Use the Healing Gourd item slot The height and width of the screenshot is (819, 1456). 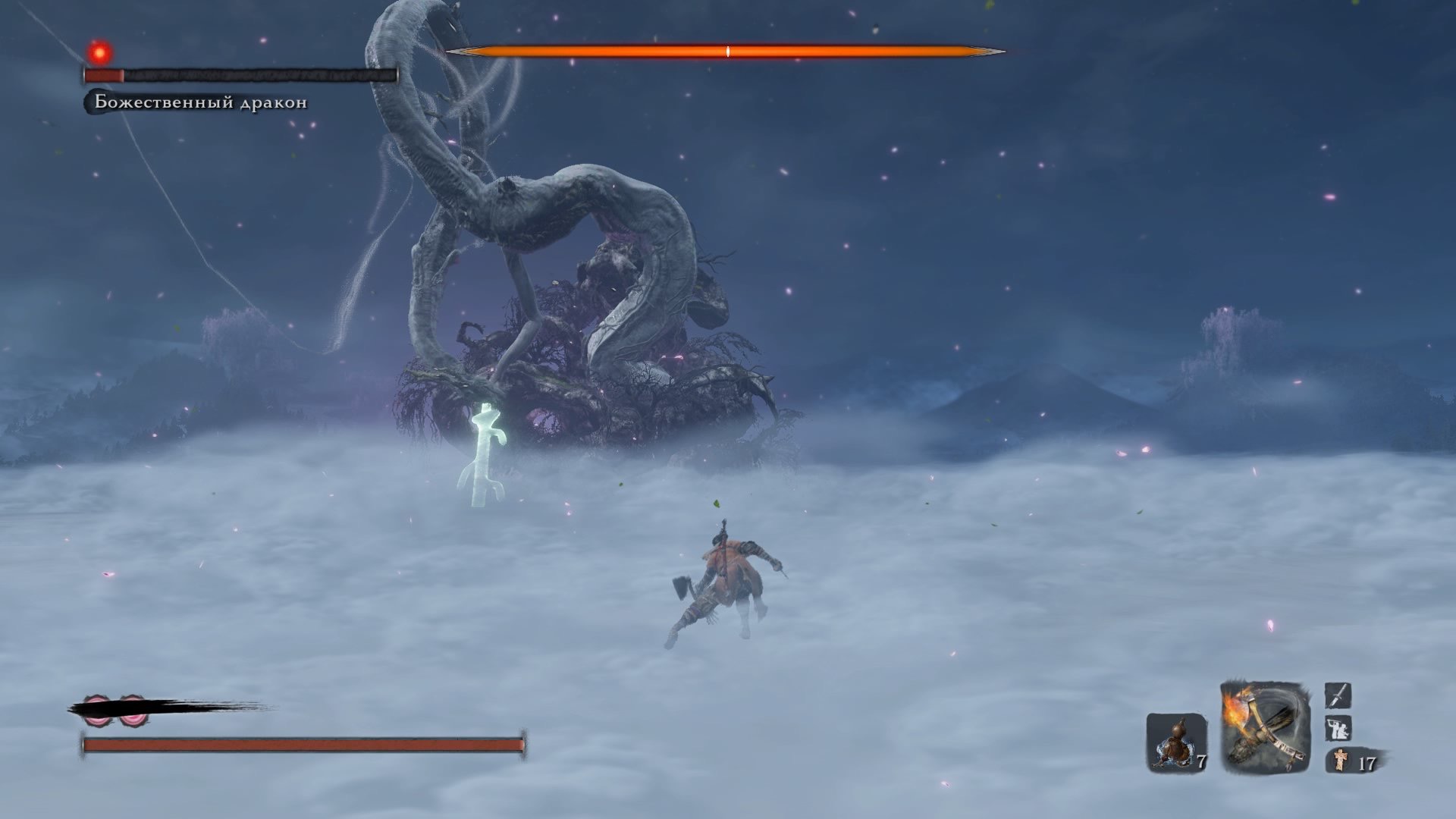point(1175,742)
